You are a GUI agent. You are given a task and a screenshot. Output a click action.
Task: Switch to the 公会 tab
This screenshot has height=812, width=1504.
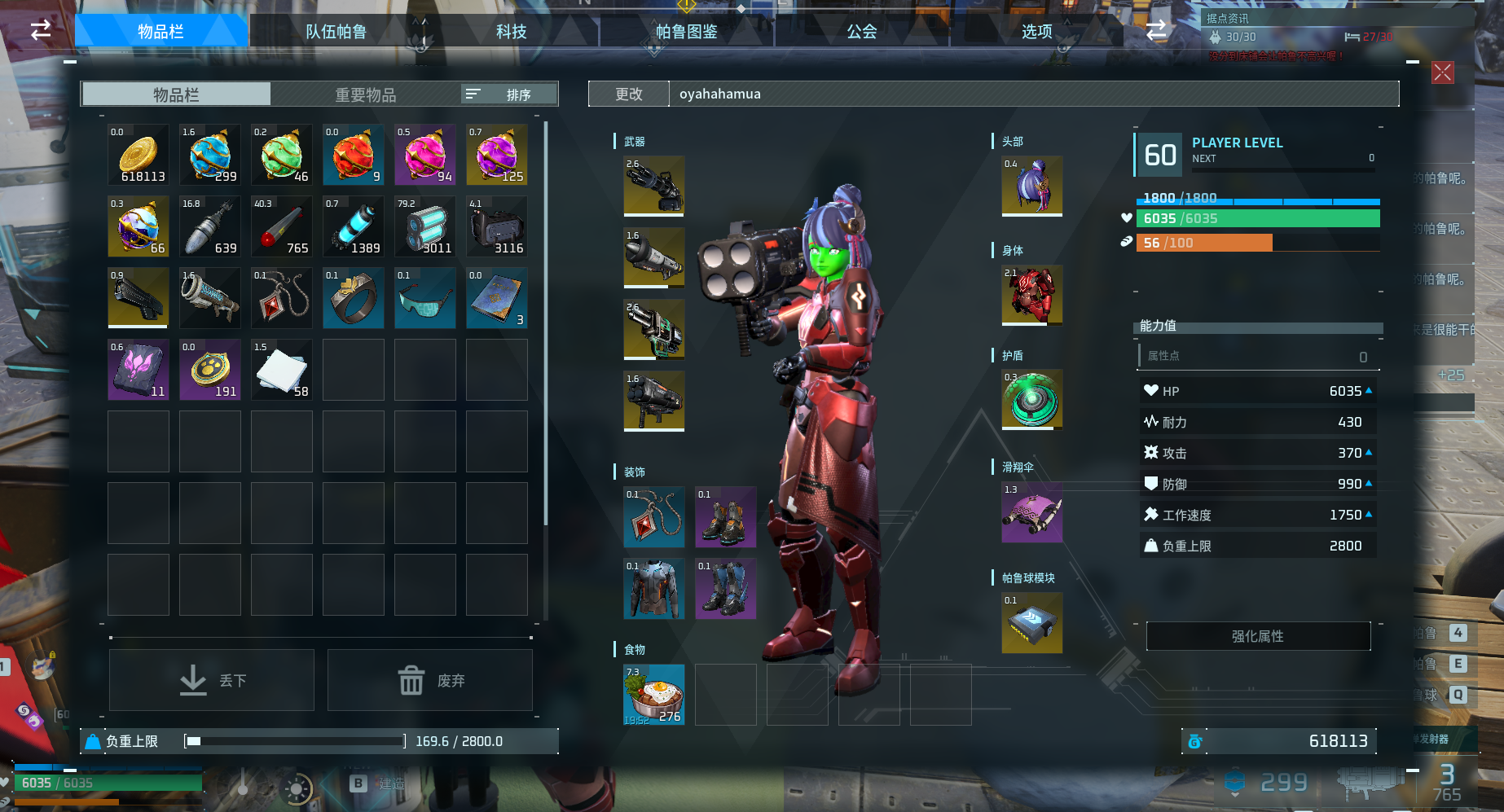point(861,32)
